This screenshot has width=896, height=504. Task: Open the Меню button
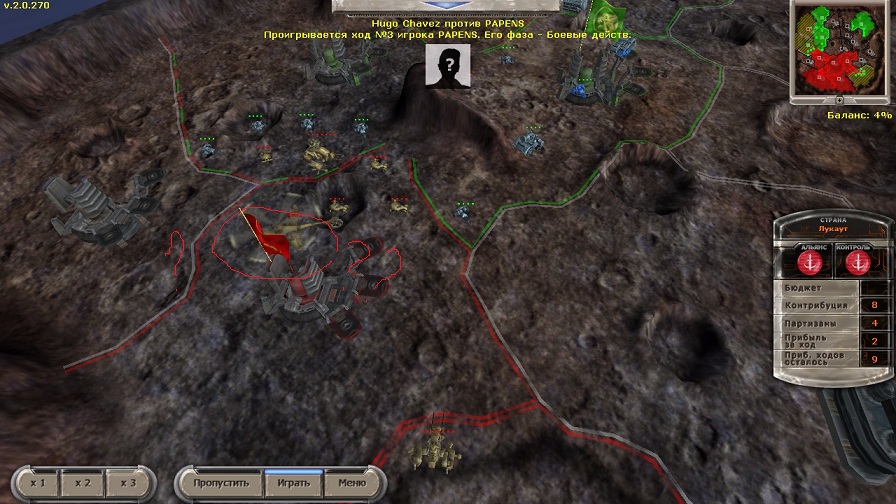tap(351, 483)
